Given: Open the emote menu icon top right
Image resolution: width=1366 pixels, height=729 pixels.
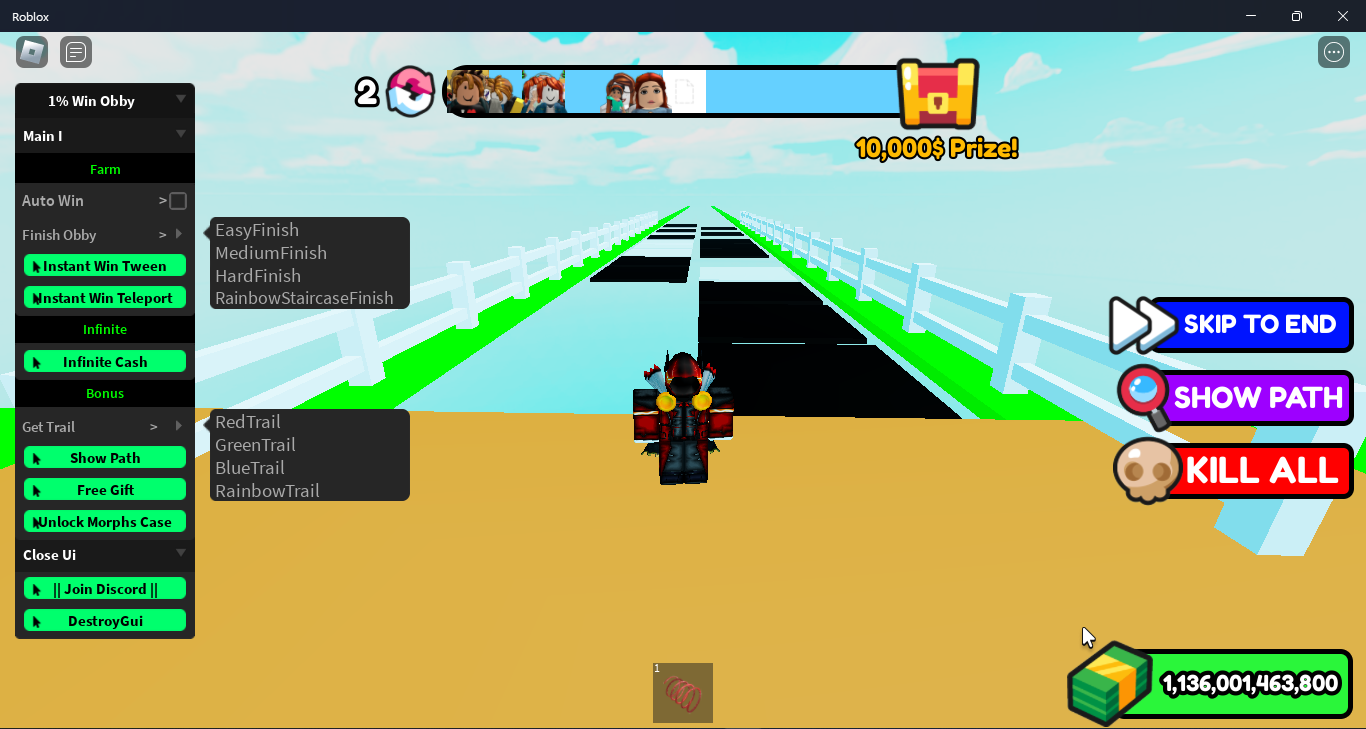Looking at the screenshot, I should pyautogui.click(x=1333, y=51).
